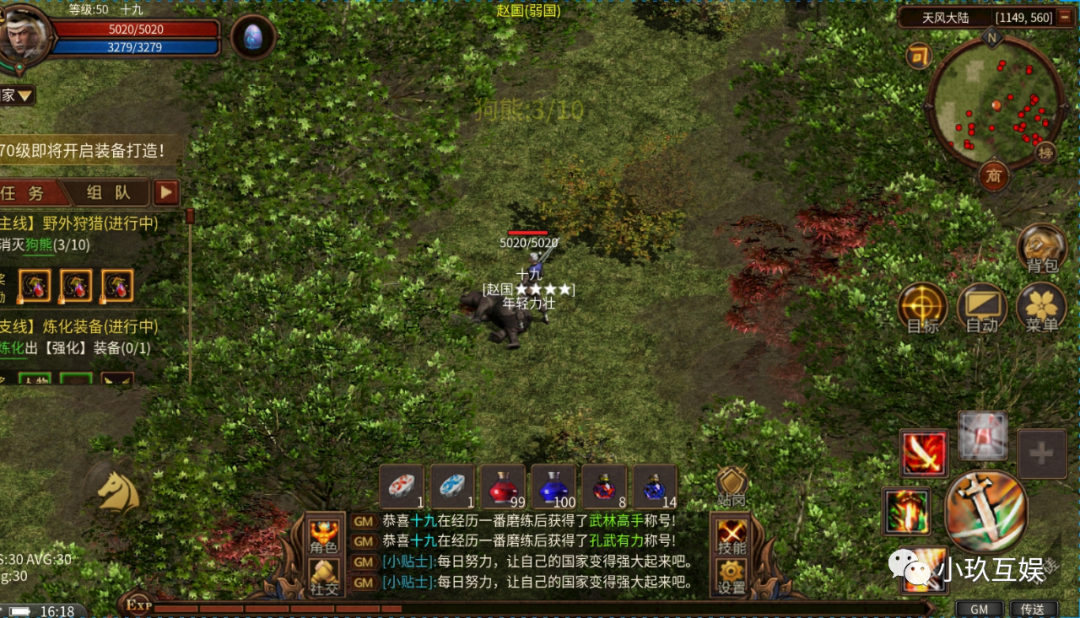The height and width of the screenshot is (618, 1080).
Task: Open the 技能 skills button
Action: click(x=732, y=536)
